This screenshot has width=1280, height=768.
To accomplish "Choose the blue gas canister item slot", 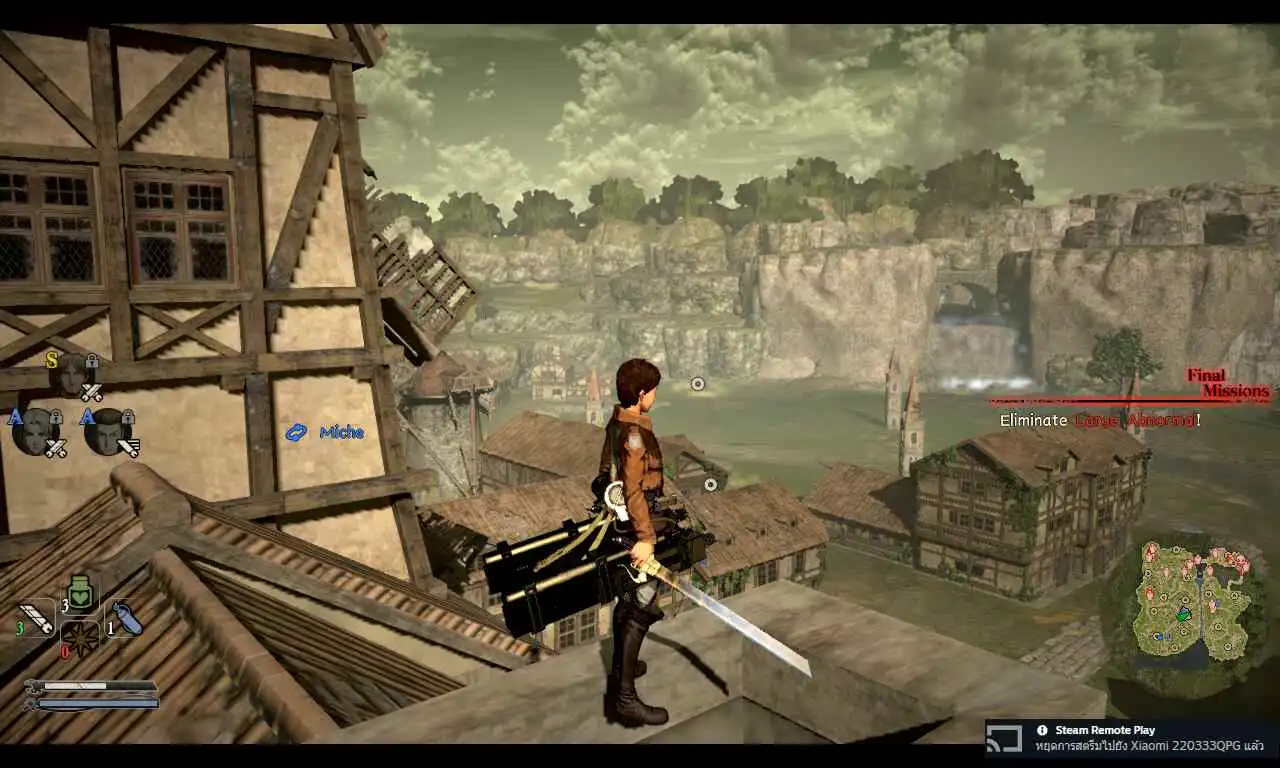I will coord(125,618).
